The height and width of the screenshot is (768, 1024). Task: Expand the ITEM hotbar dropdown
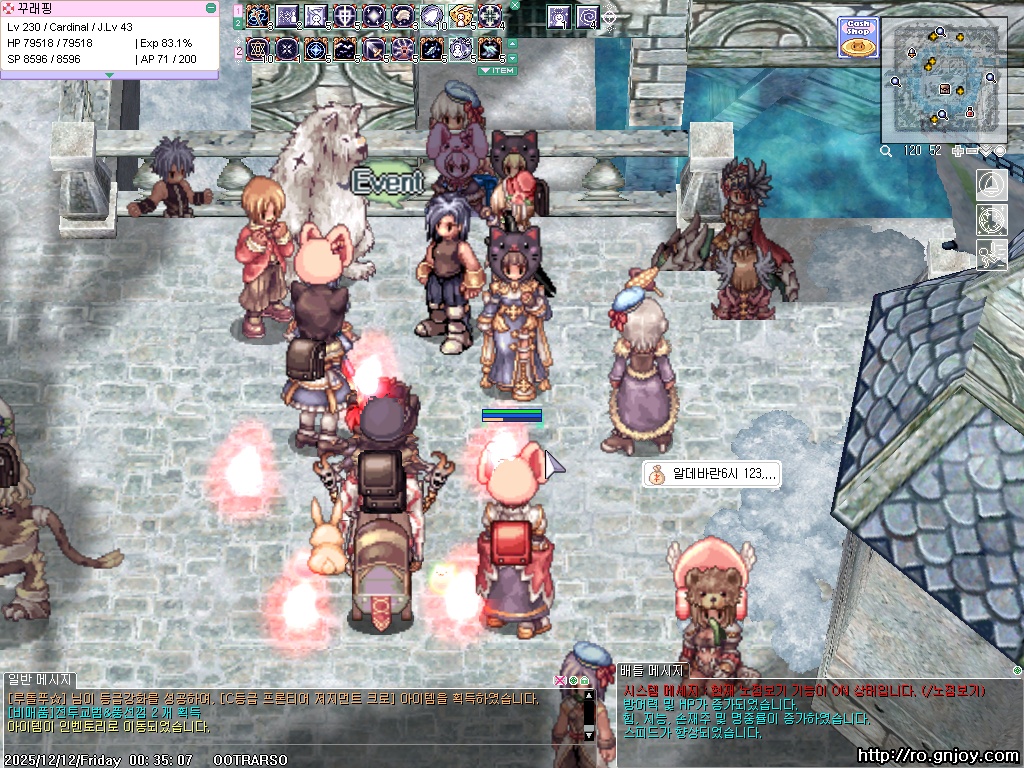(x=496, y=71)
